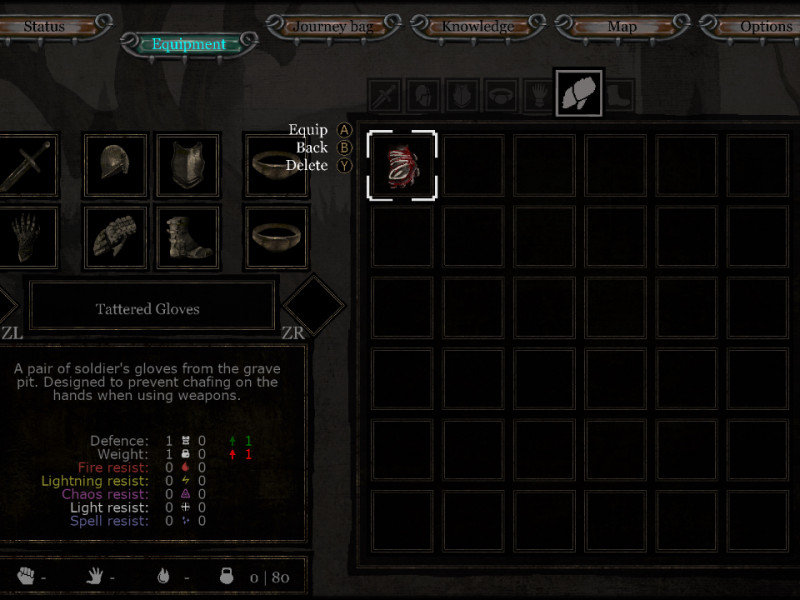Show the boots category filter
Screen dimensions: 800x600
point(620,96)
